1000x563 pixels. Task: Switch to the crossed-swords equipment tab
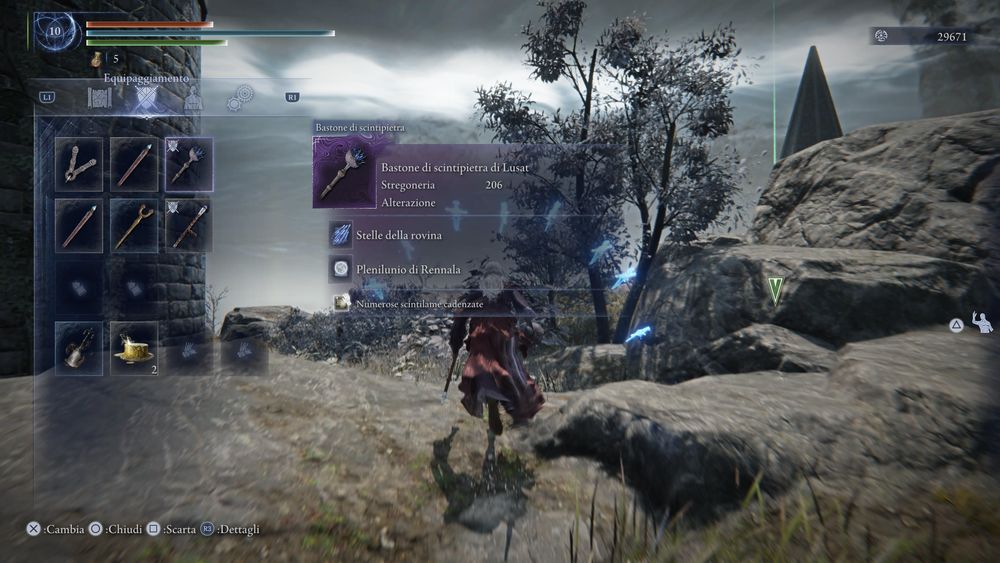[x=147, y=98]
